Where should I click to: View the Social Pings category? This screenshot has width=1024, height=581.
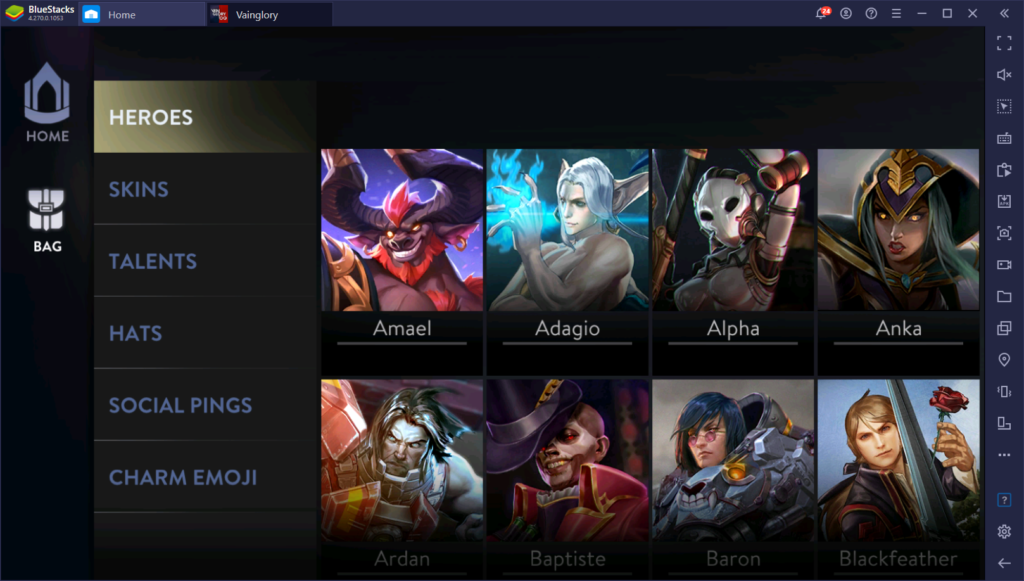pyautogui.click(x=205, y=405)
